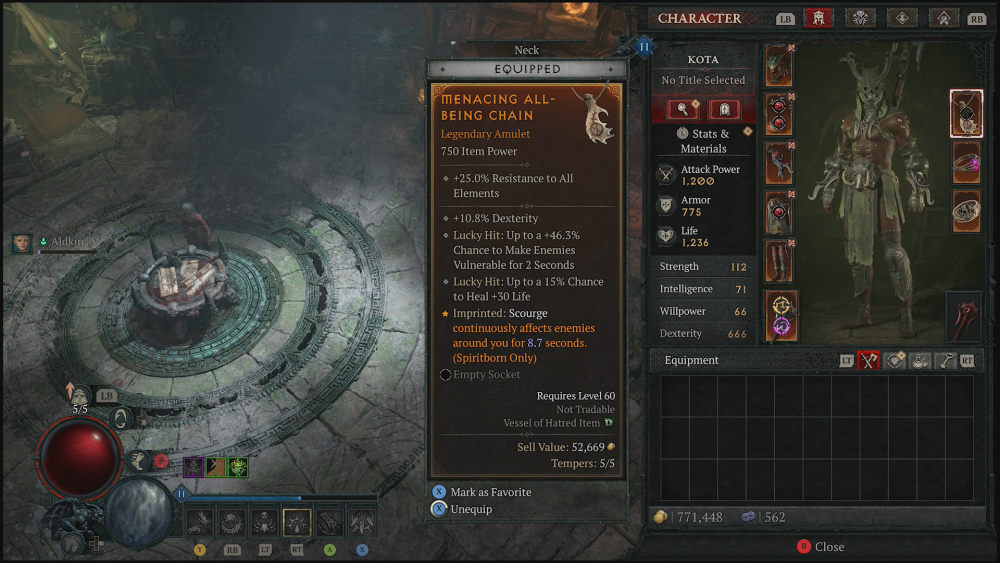This screenshot has width=1000, height=563.
Task: Click the green skull buff icon
Action: click(x=238, y=467)
